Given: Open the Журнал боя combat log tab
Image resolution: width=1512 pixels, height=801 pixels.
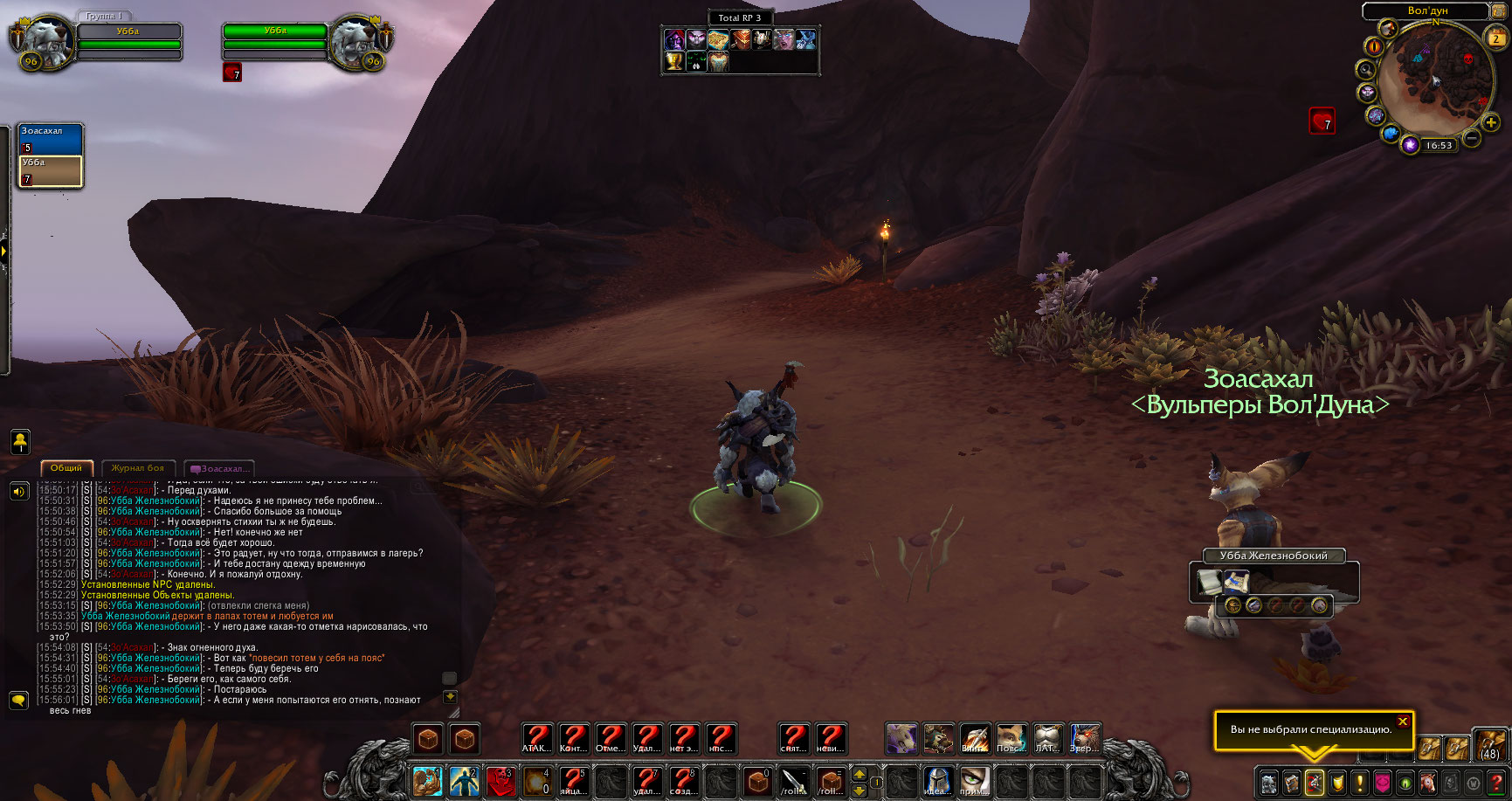Looking at the screenshot, I should (x=138, y=468).
